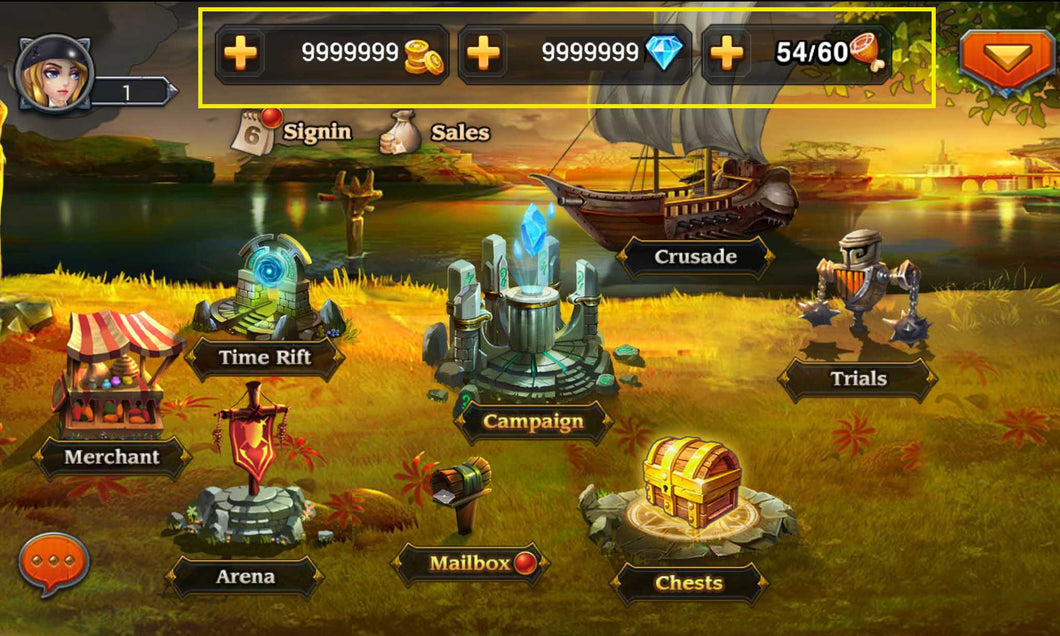Buy more diamonds using plus button
Image resolution: width=1060 pixels, height=636 pixels.
(x=484, y=53)
